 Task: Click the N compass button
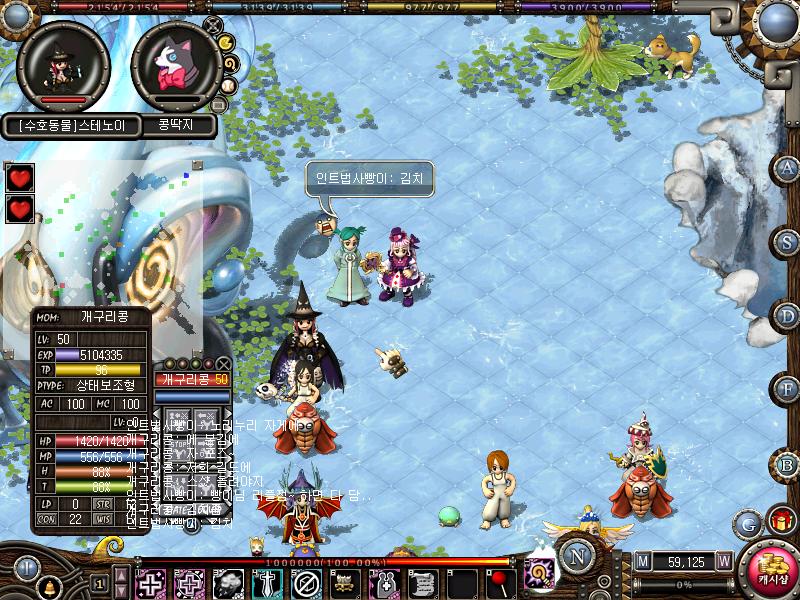pyautogui.click(x=576, y=554)
